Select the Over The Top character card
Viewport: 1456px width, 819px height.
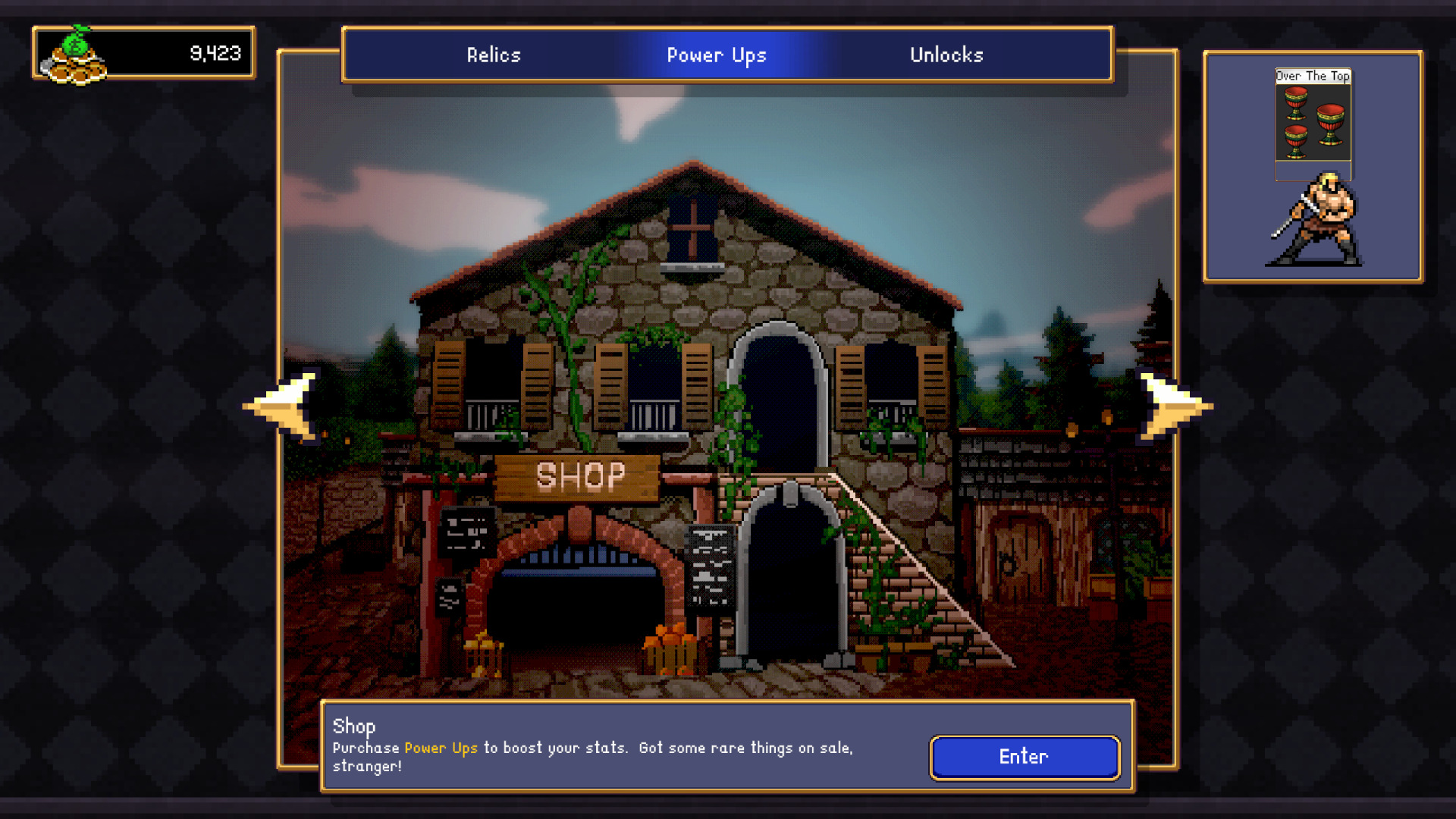1313,125
